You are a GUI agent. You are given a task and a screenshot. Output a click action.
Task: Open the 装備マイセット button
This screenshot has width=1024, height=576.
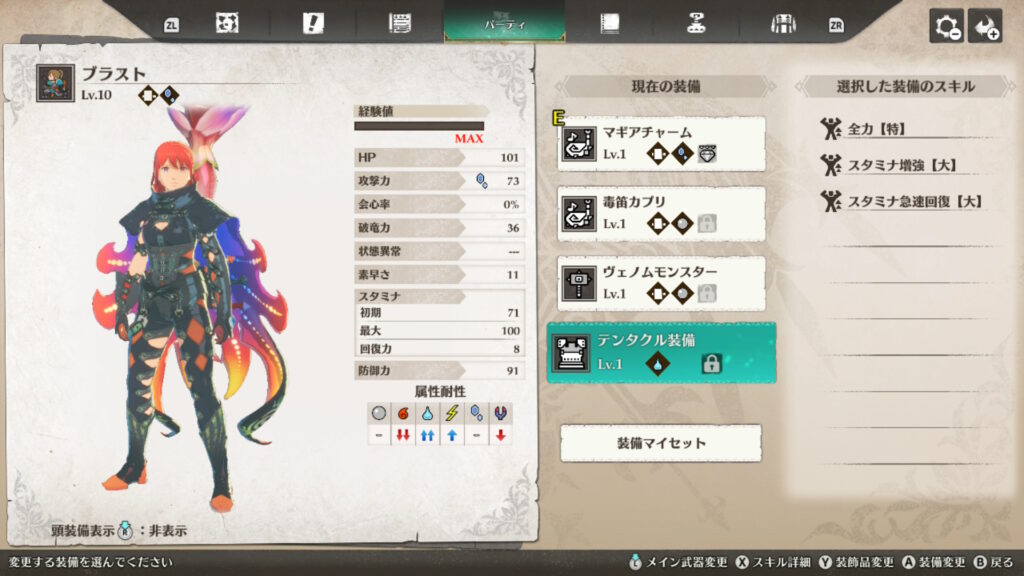(660, 443)
